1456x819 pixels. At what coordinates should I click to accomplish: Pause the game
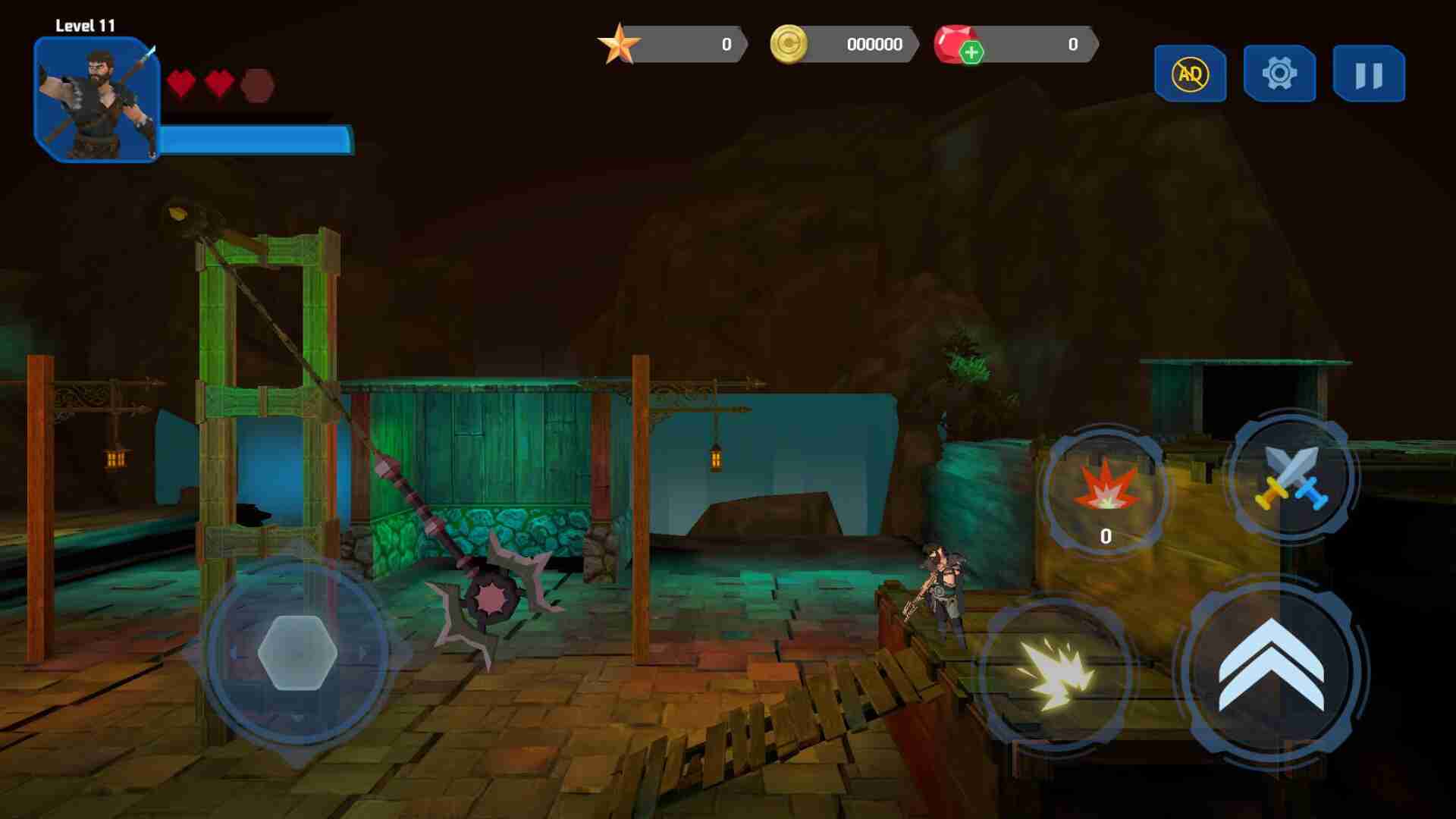(1369, 74)
